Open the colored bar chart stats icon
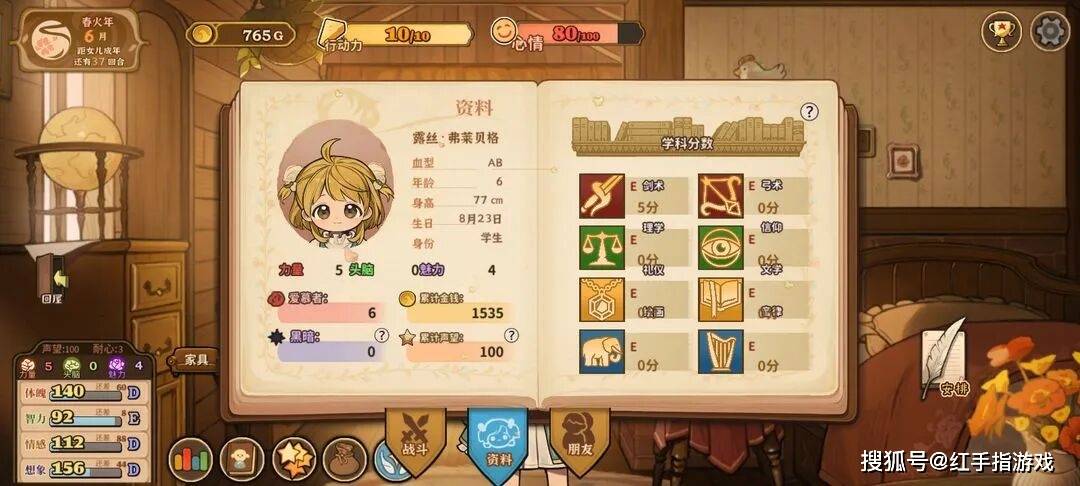 [x=190, y=460]
